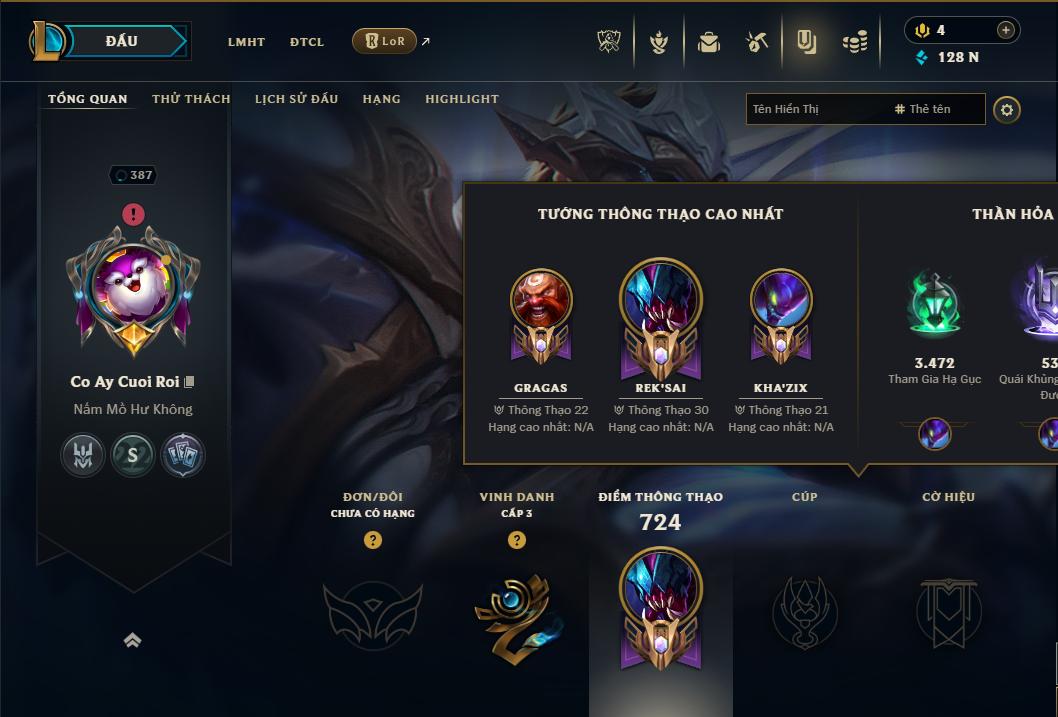The image size is (1058, 717).
Task: Expand the double-chevron arrow on banner
Action: [x=132, y=640]
